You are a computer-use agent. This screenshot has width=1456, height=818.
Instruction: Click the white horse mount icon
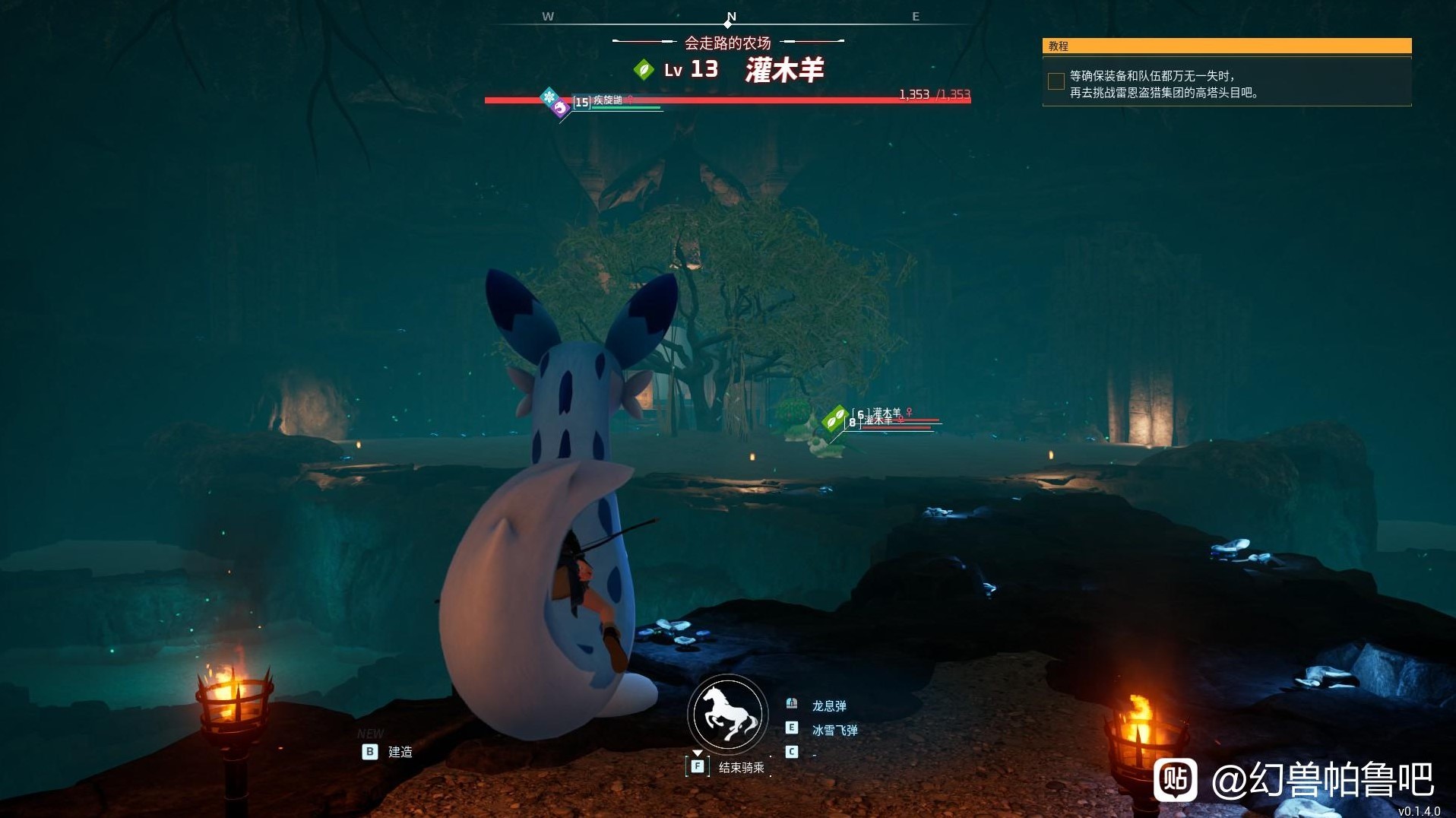[x=728, y=715]
